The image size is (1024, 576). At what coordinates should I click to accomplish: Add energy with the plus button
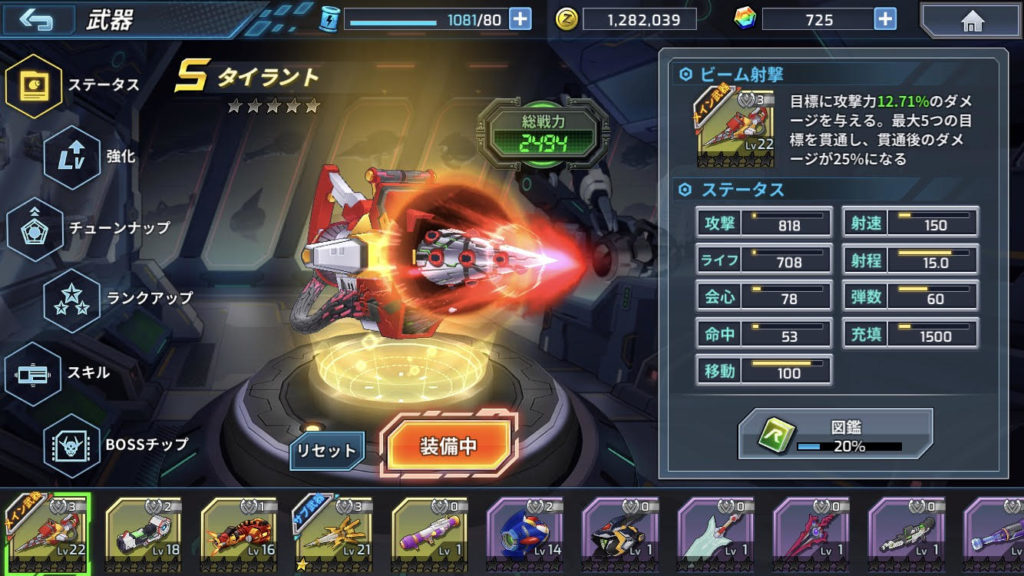pyautogui.click(x=520, y=19)
